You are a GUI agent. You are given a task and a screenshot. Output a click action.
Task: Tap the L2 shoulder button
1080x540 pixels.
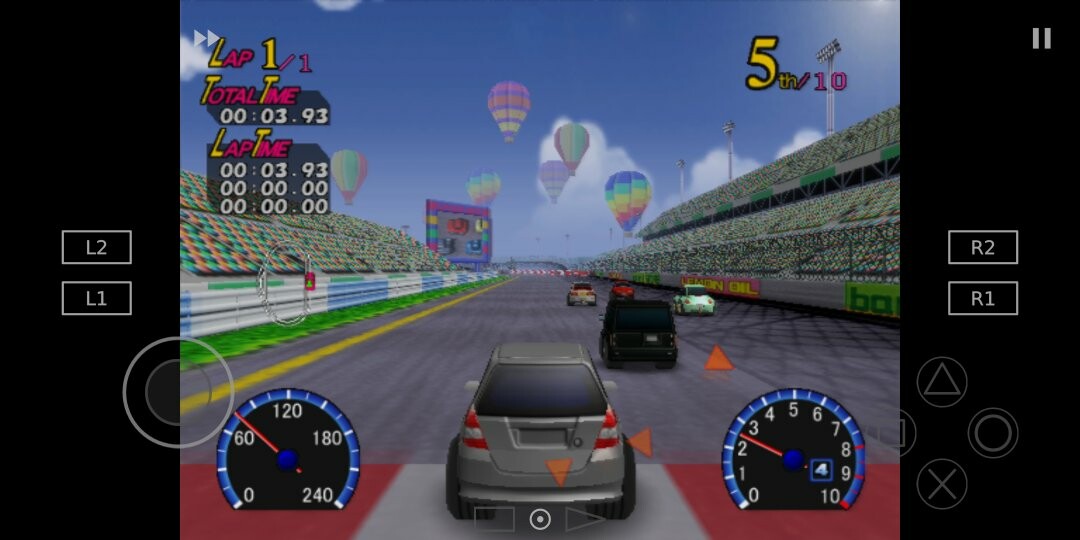tap(96, 247)
